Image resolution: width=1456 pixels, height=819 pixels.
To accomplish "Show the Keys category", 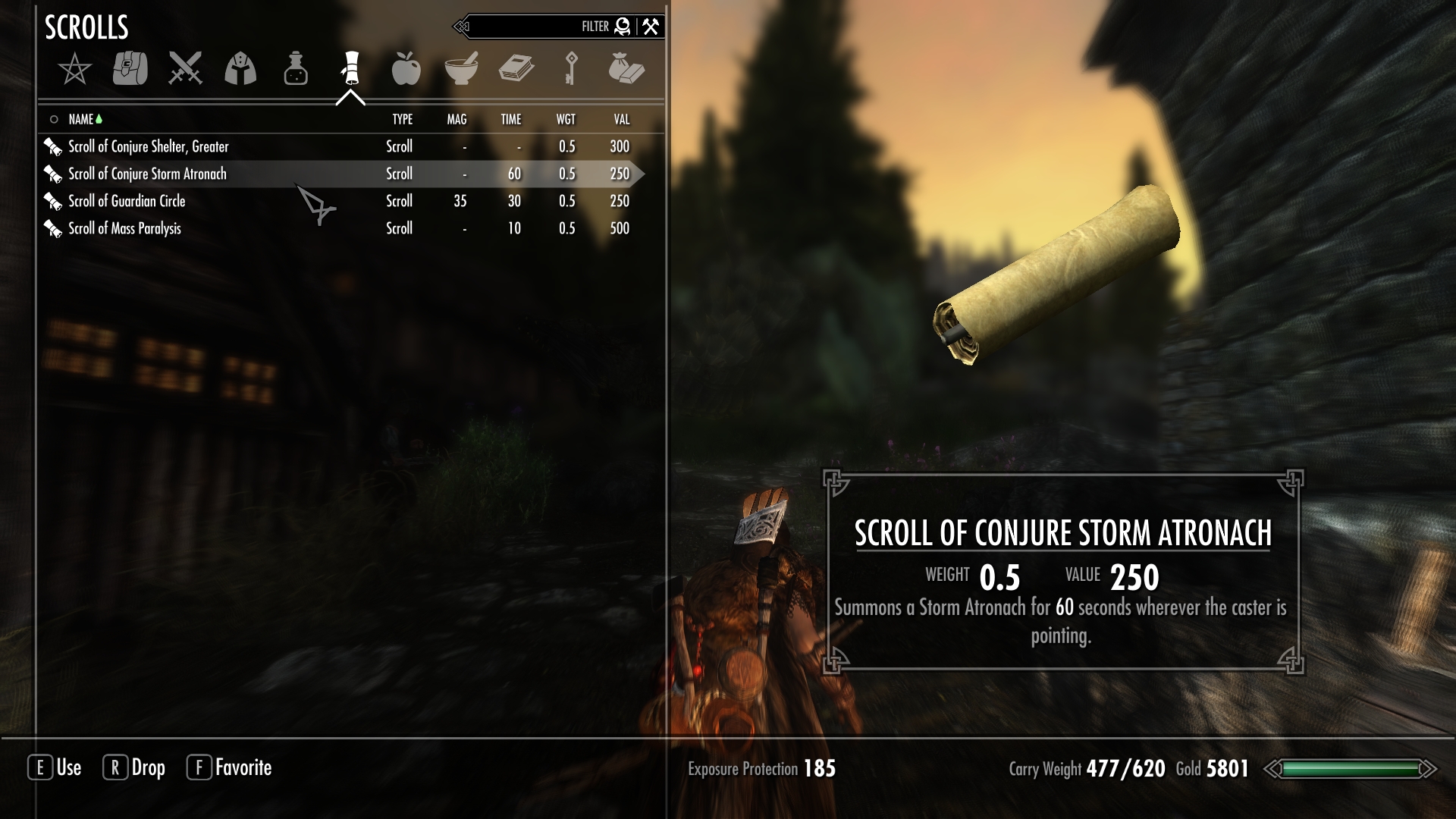I will 571,68.
